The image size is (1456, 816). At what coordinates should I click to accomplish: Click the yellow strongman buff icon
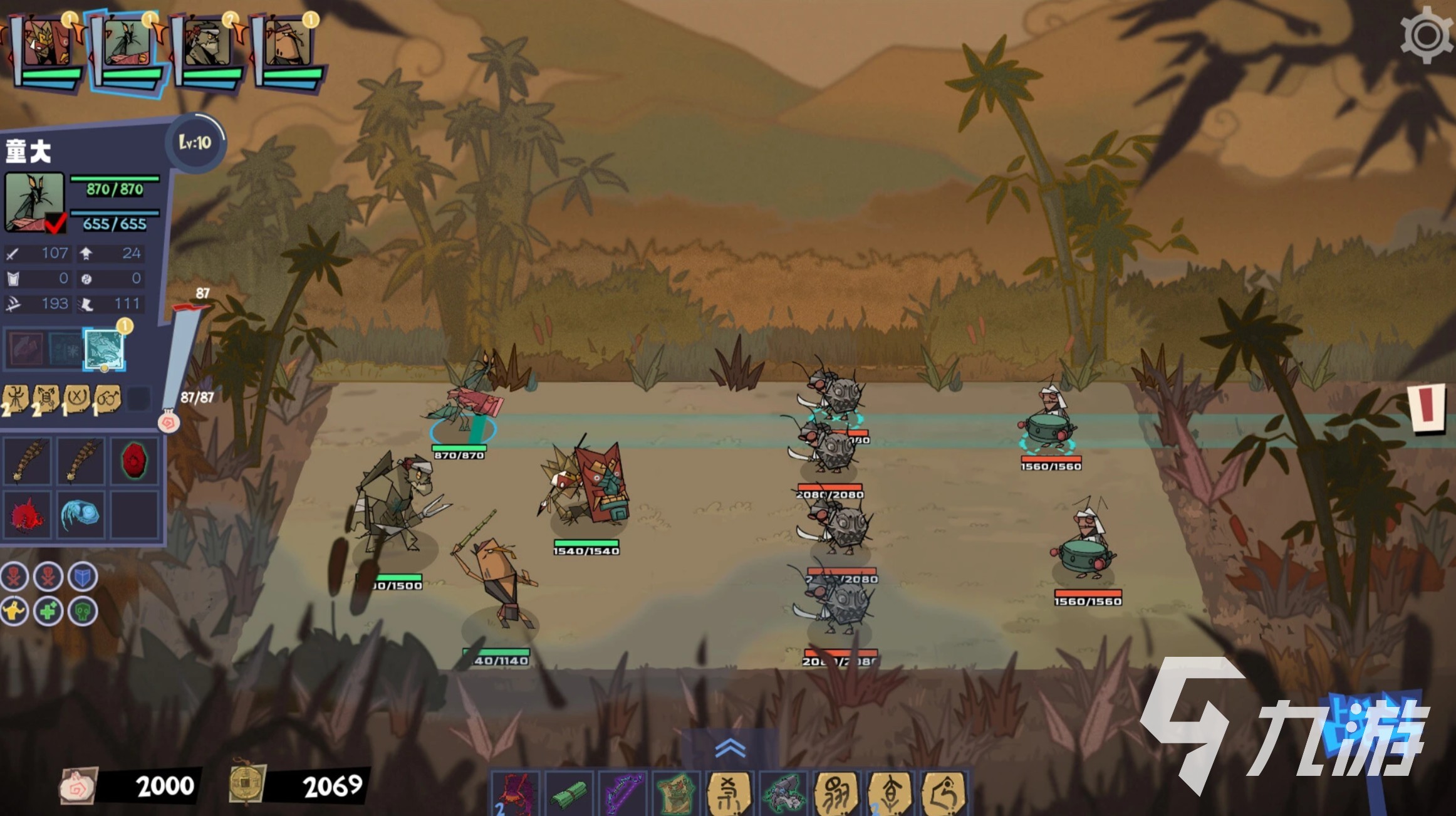coord(14,610)
